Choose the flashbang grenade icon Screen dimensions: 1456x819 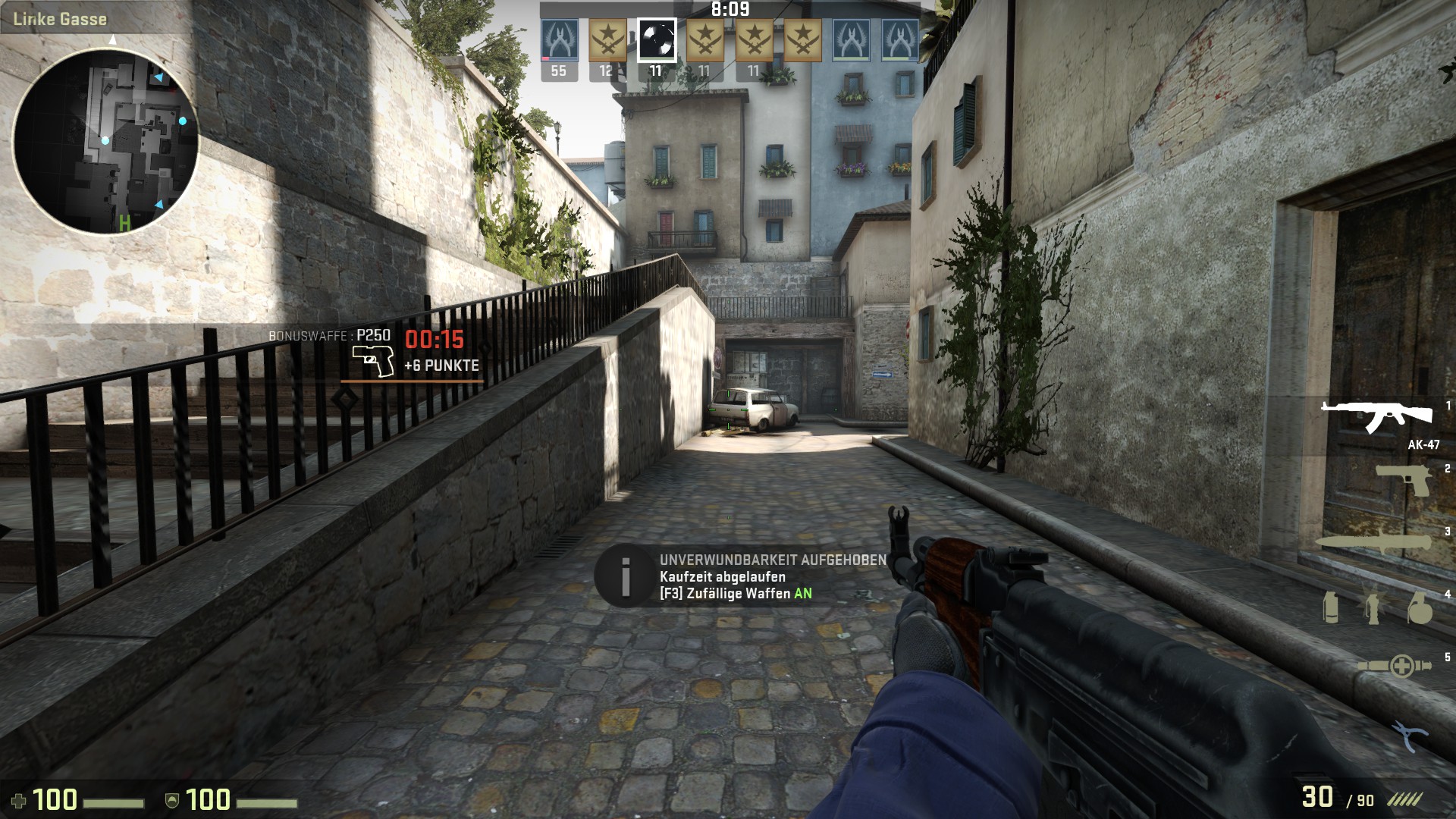pos(1374,608)
